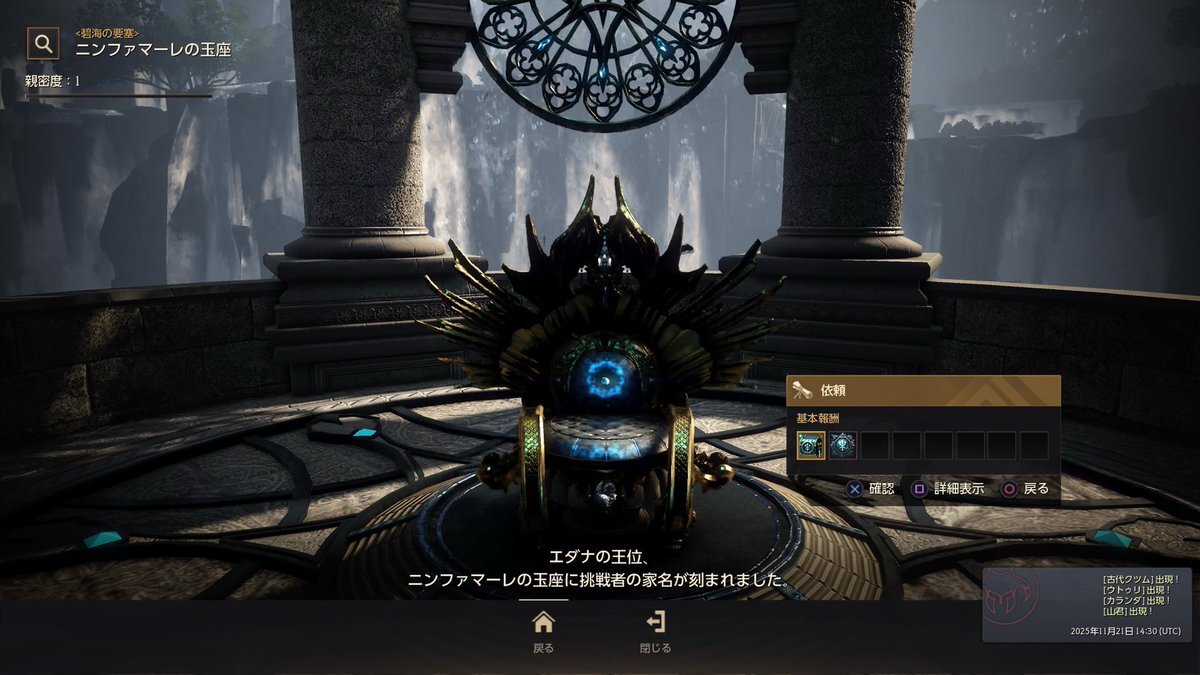This screenshot has height=675, width=1200.
Task: Select the first highlighted basic reward item
Action: tap(811, 446)
